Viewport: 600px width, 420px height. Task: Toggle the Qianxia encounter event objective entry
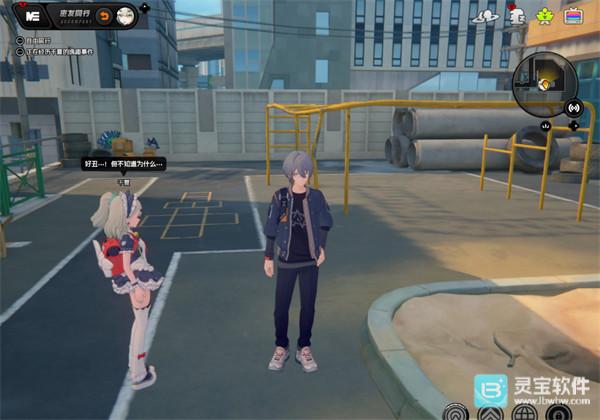[x=20, y=50]
